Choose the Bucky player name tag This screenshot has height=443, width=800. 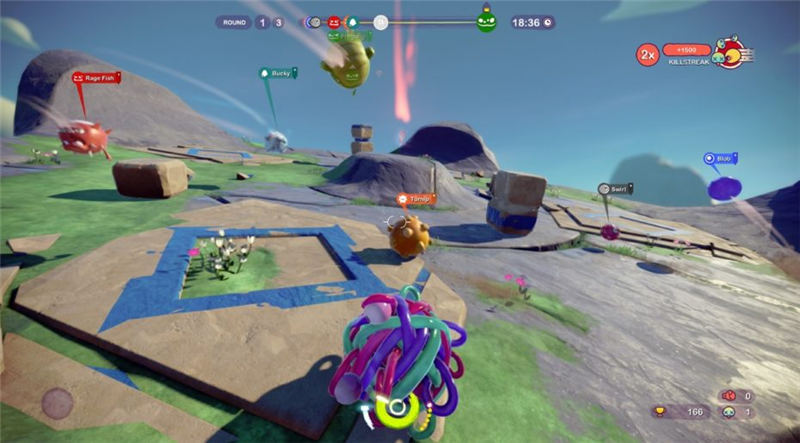pyautogui.click(x=279, y=73)
